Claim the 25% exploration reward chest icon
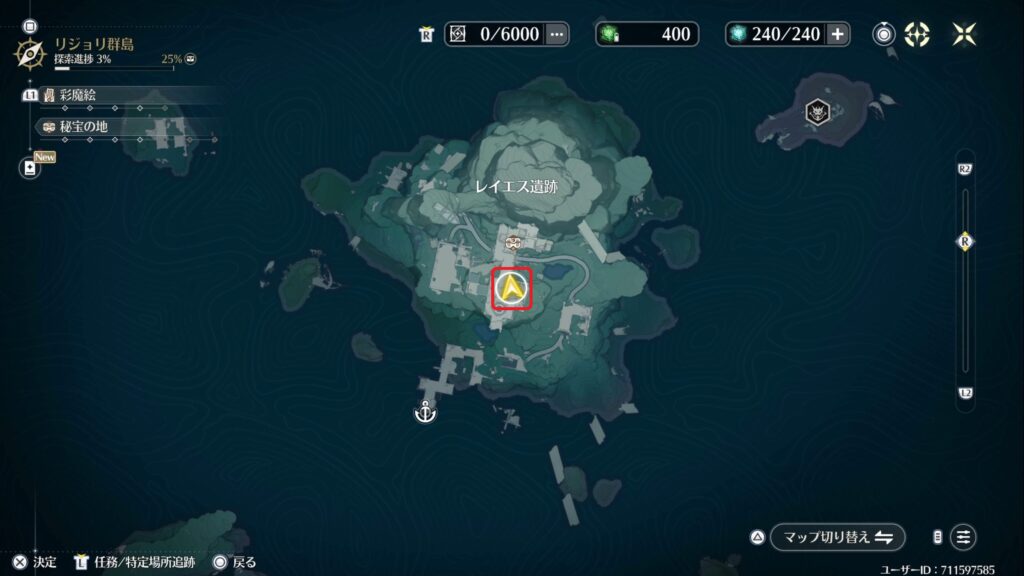Viewport: 1024px width, 576px height. pyautogui.click(x=191, y=59)
